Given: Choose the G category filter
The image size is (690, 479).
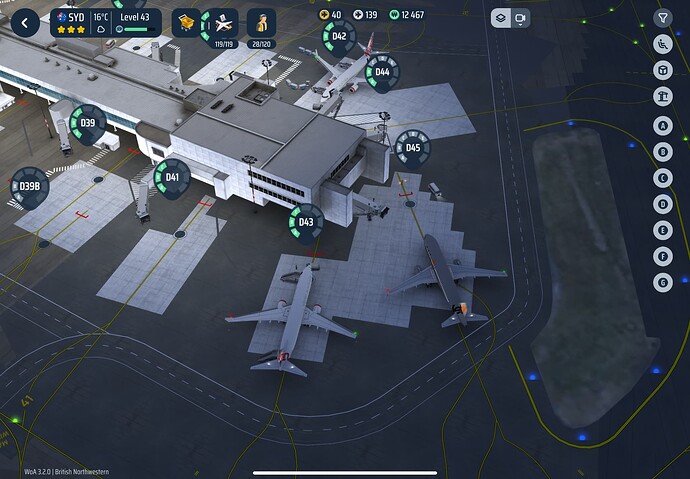Looking at the screenshot, I should [x=662, y=283].
